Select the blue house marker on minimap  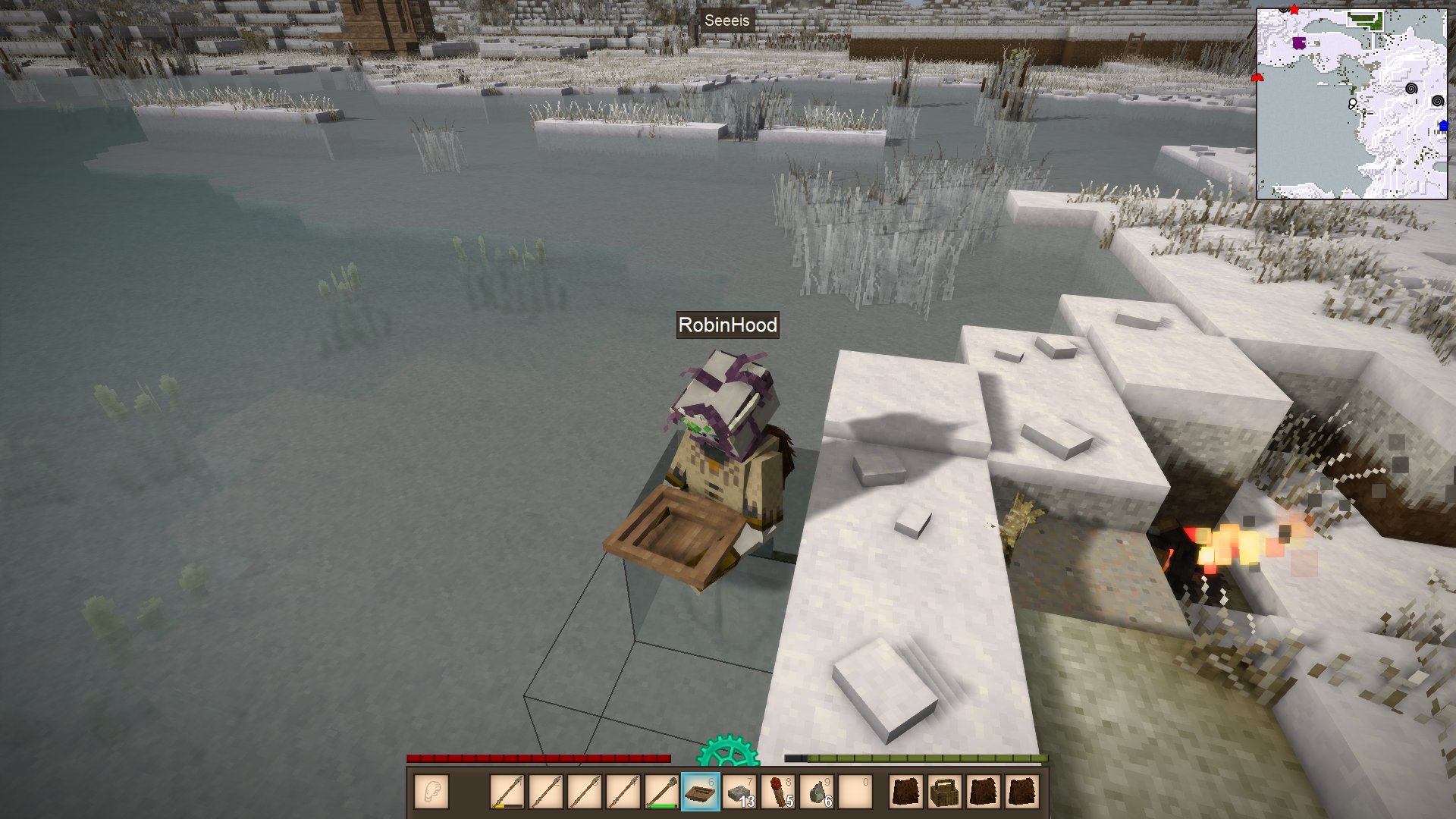tap(1443, 126)
